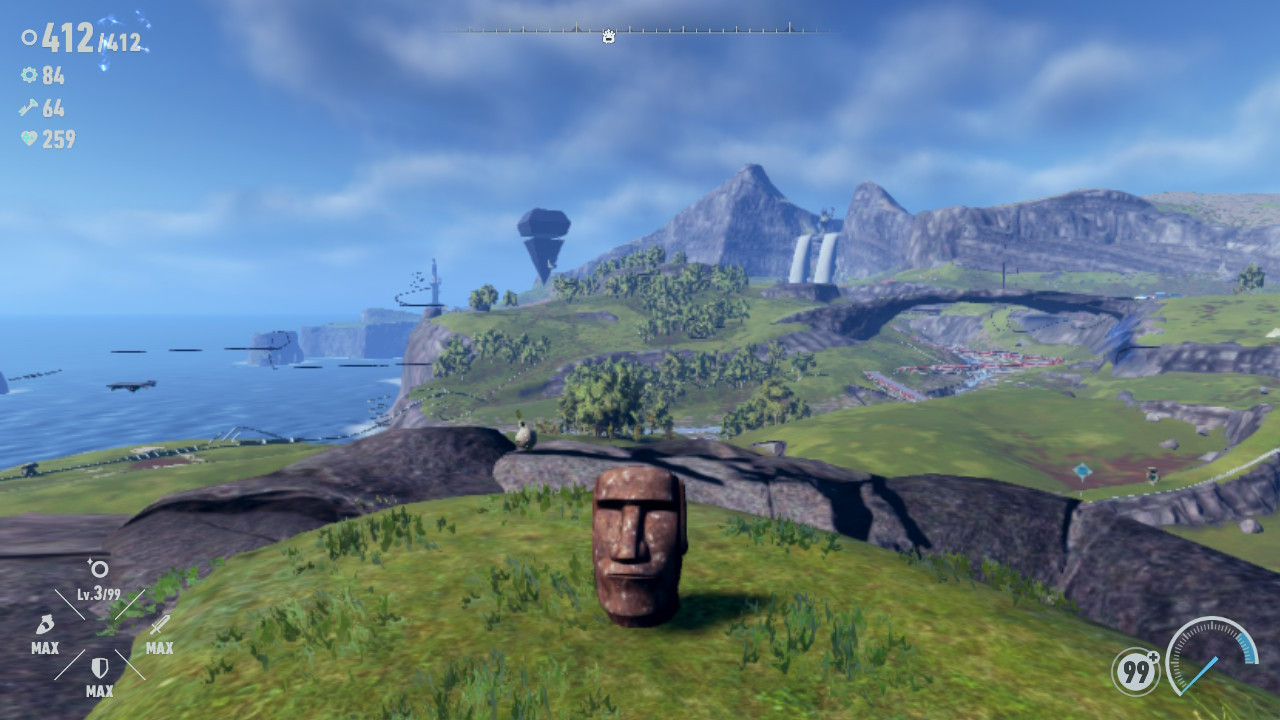Select the Moai head statue in the field
This screenshot has height=720, width=1280.
(638, 548)
